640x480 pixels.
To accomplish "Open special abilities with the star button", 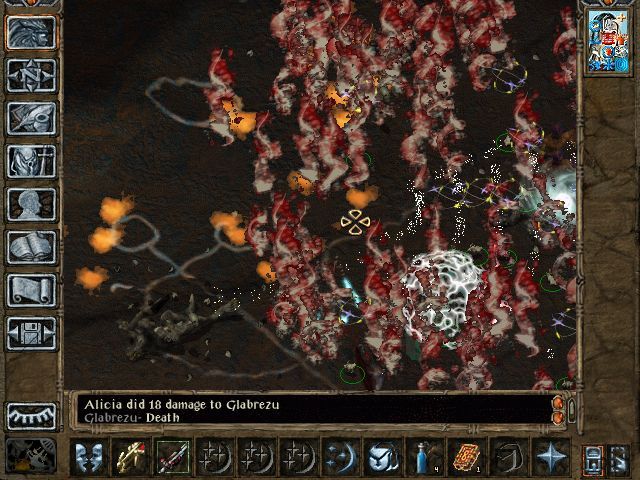I will tap(551, 457).
